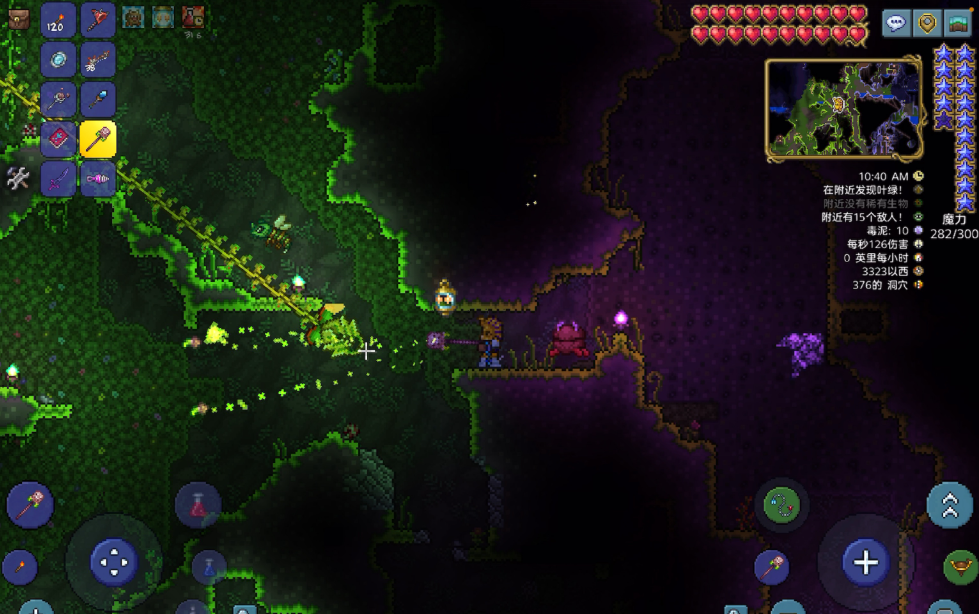The height and width of the screenshot is (614, 979).
Task: Open settings with the crossed tools icon
Action: [18, 179]
